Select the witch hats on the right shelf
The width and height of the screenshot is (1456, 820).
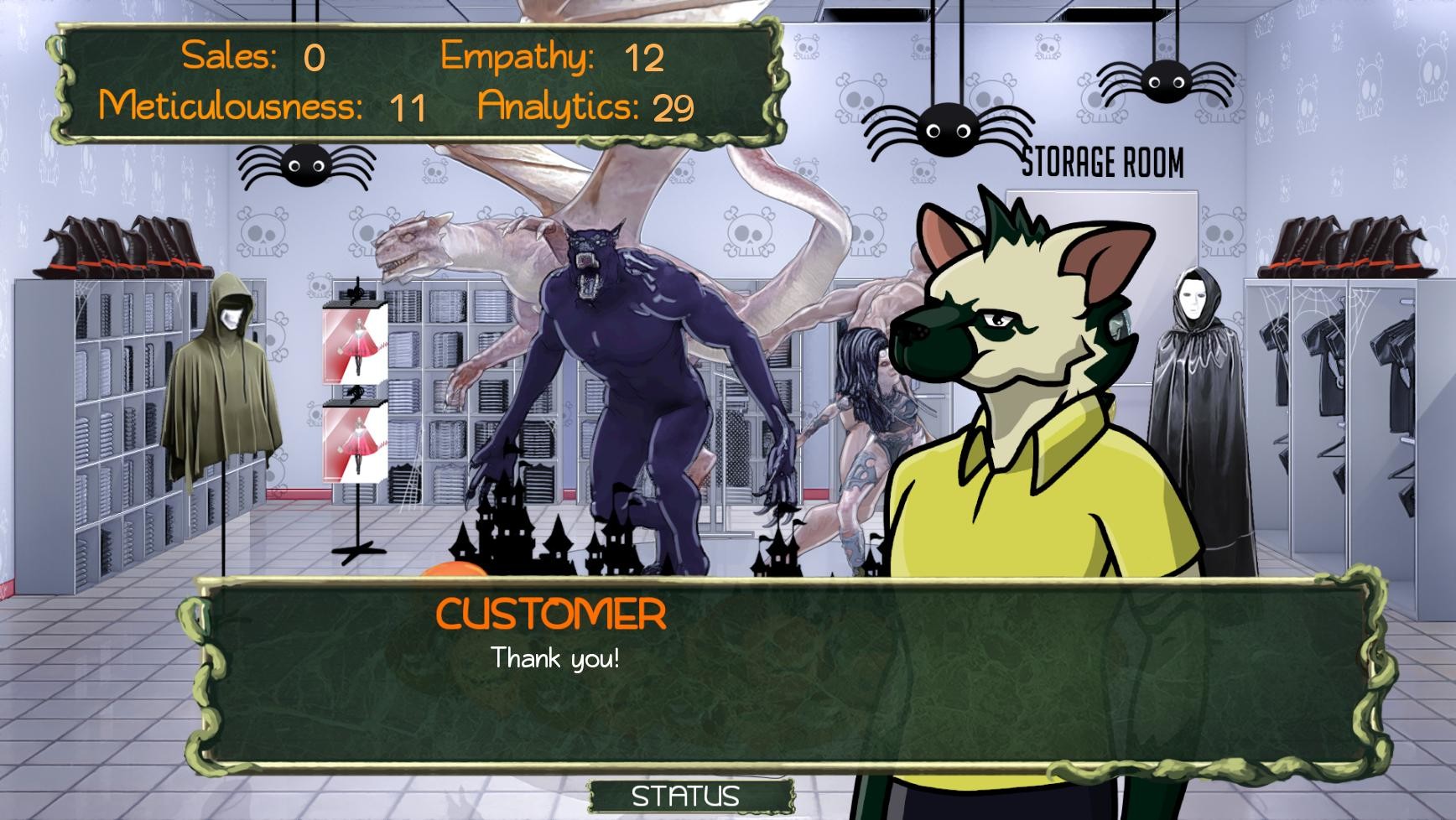point(1342,247)
